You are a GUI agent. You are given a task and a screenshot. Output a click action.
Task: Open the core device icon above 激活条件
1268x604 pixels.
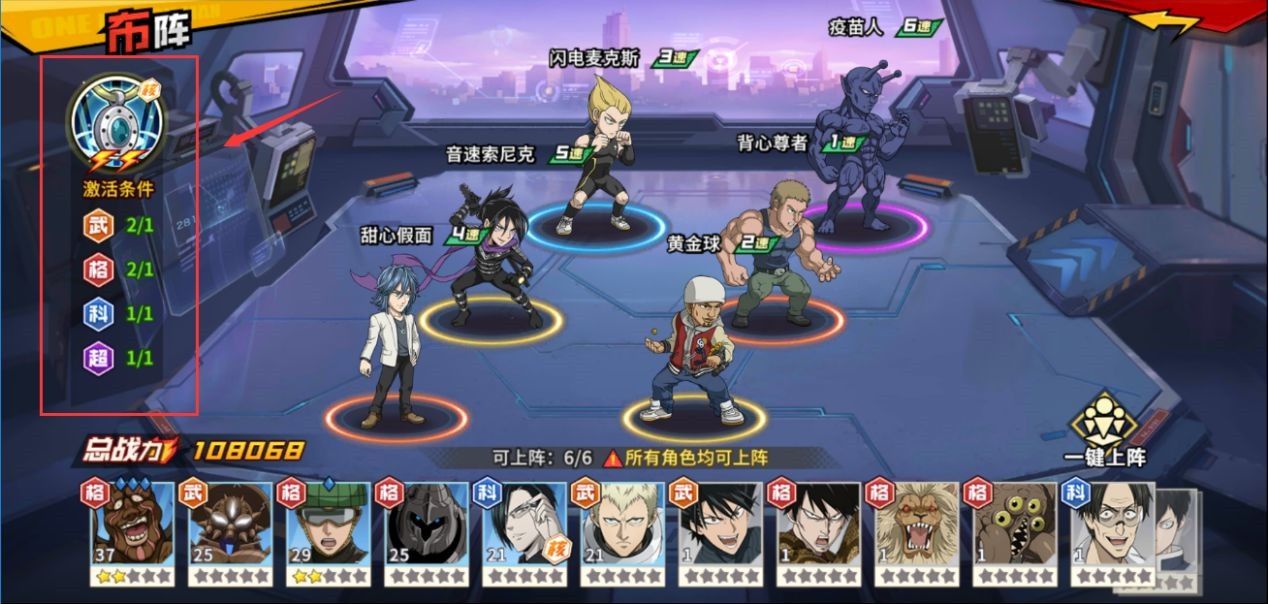(x=115, y=120)
